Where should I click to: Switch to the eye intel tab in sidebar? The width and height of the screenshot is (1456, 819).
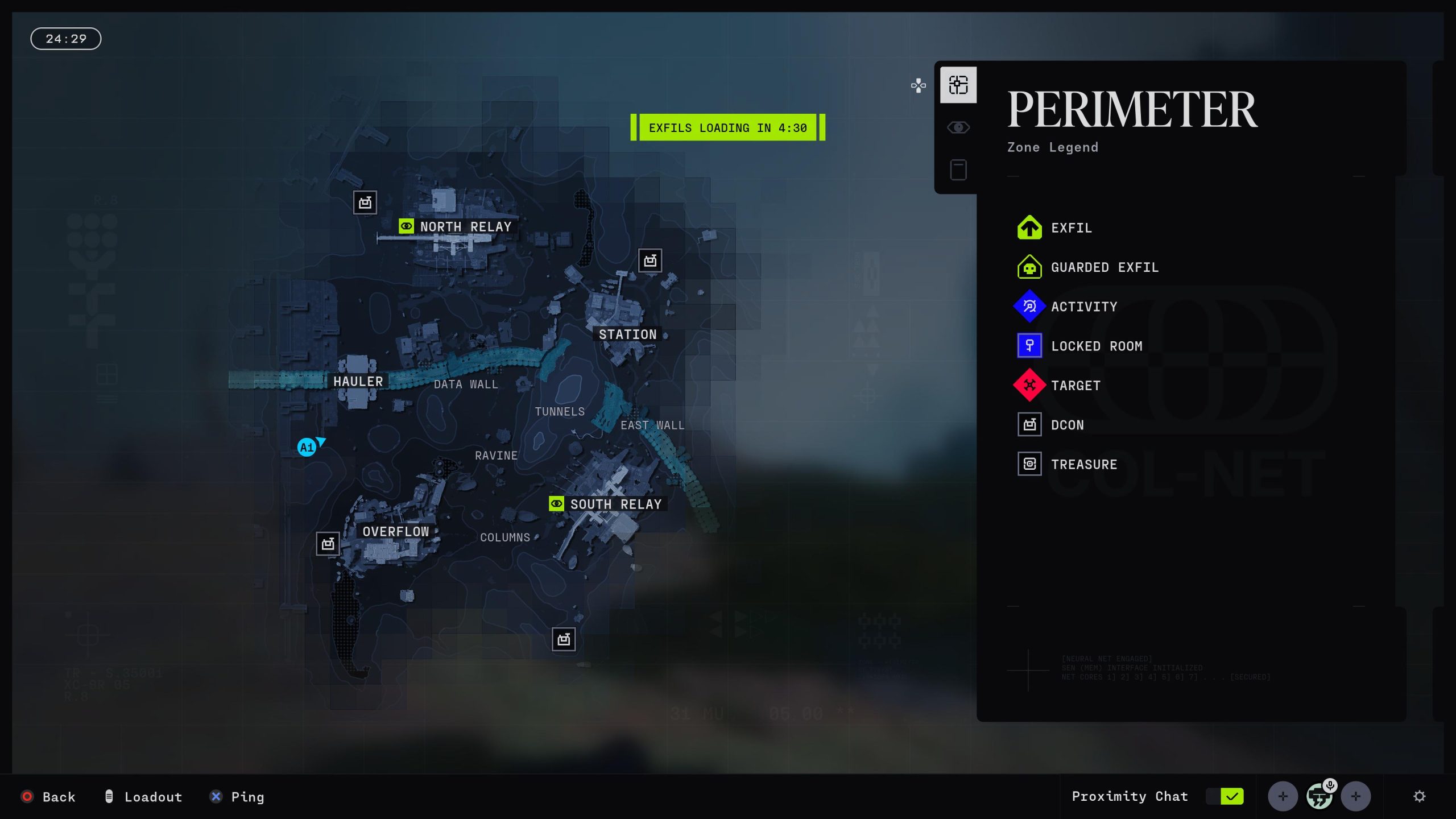pos(958,127)
